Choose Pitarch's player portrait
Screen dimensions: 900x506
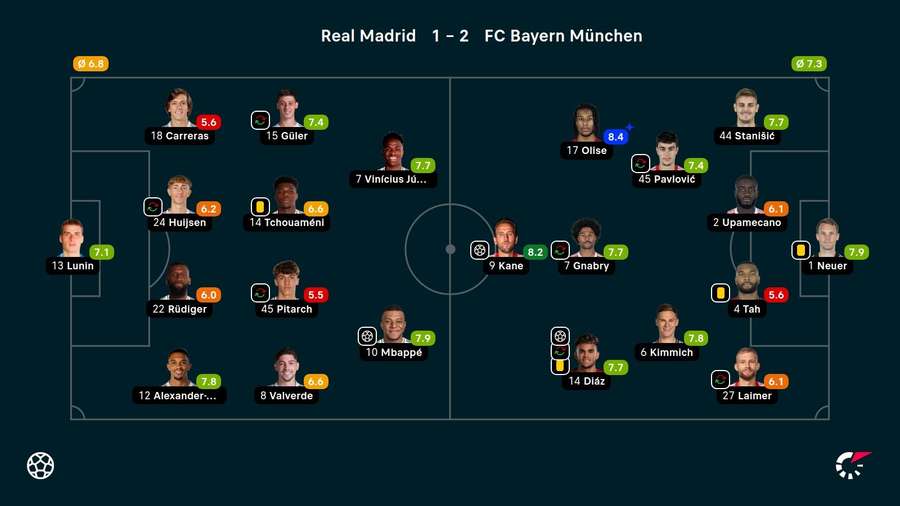(286, 283)
